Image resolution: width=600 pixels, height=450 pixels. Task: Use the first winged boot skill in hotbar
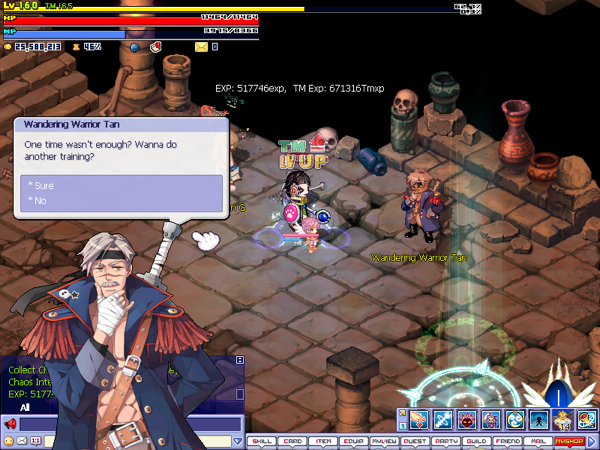417,419
